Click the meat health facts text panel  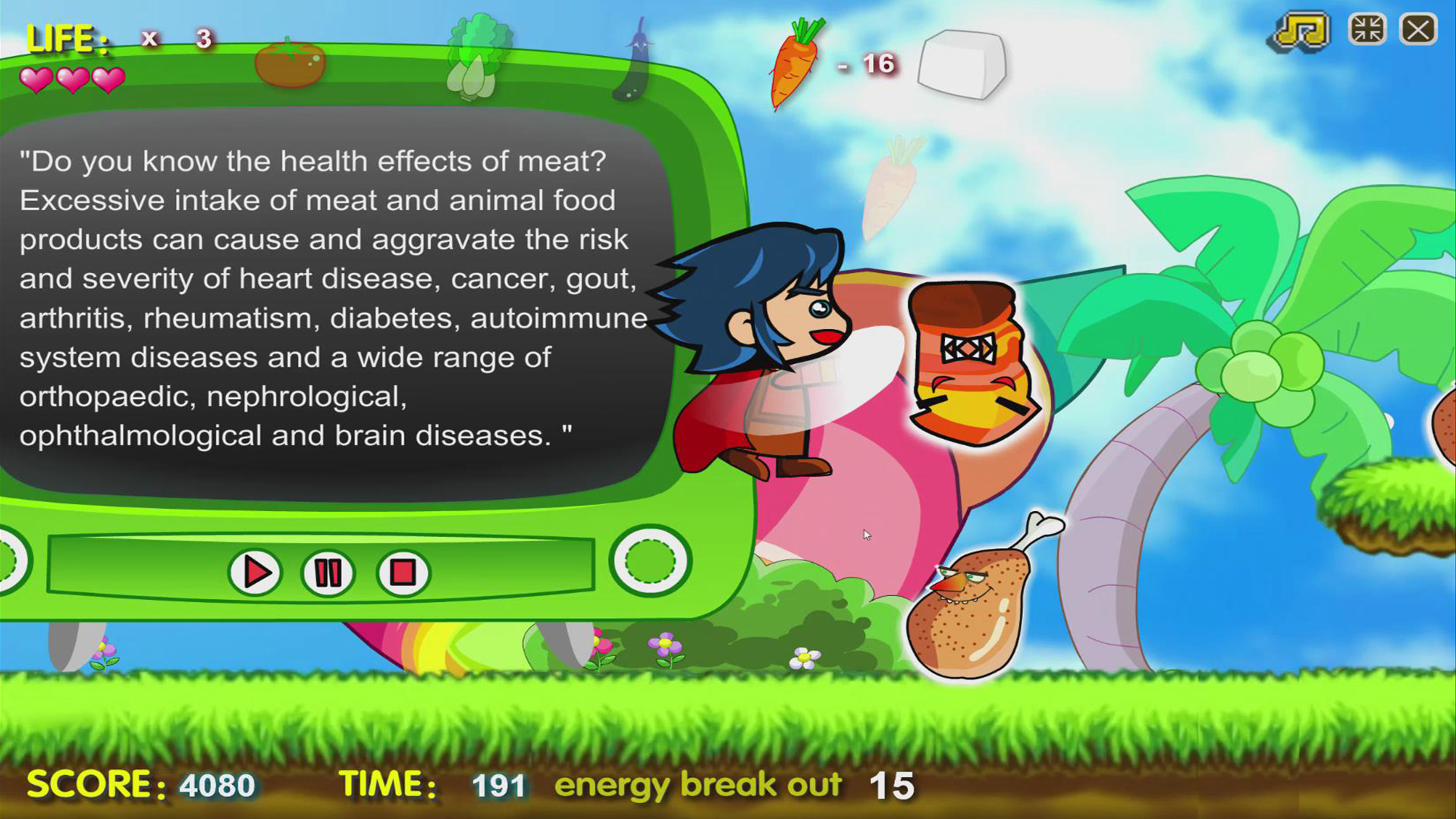[326, 296]
